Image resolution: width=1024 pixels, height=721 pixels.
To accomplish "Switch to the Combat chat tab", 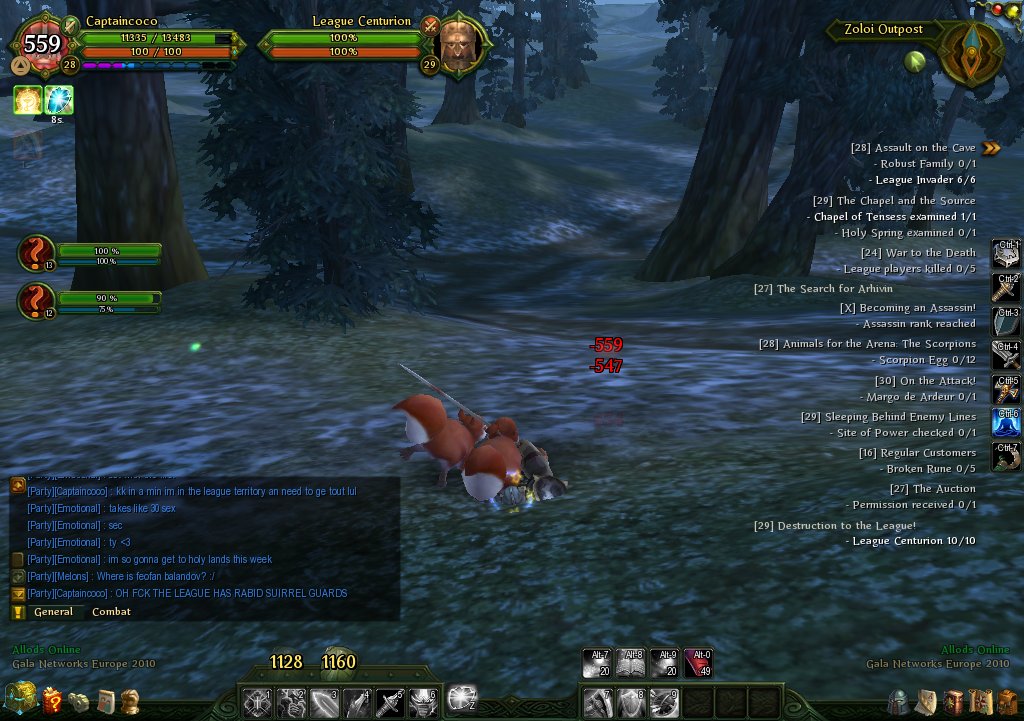I will [x=111, y=612].
